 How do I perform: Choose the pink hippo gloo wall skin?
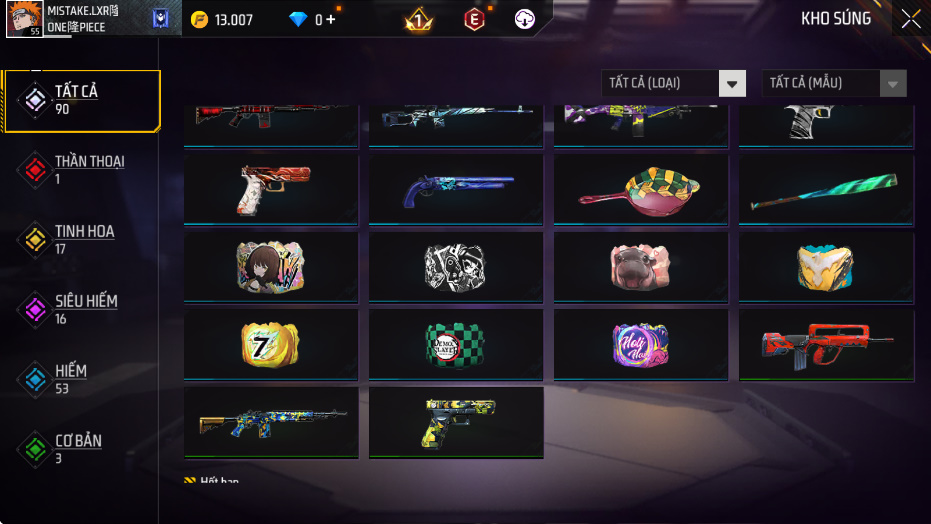(640, 267)
